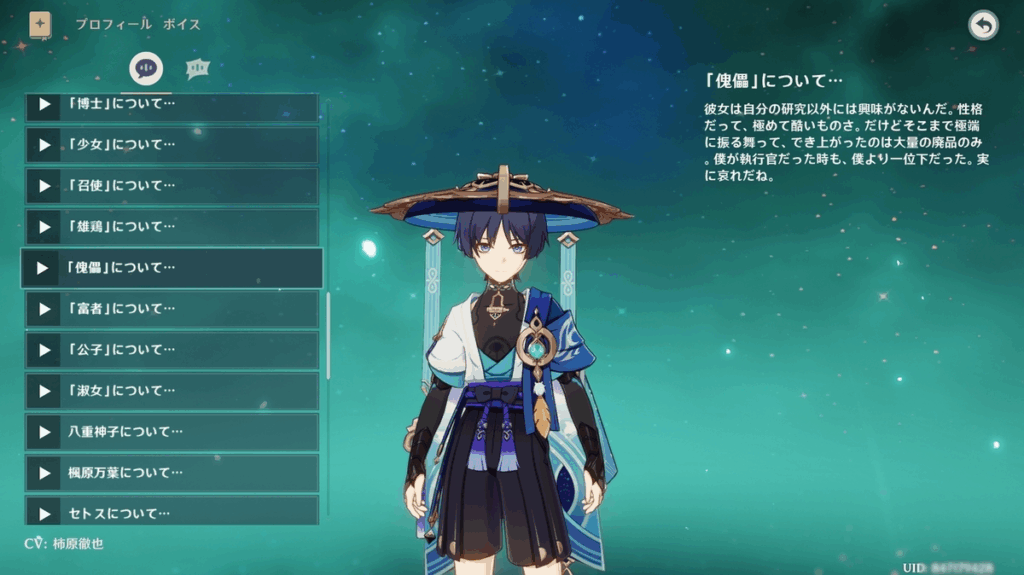Select the 「淑女」について voice entry
1024x575 pixels.
tap(170, 391)
